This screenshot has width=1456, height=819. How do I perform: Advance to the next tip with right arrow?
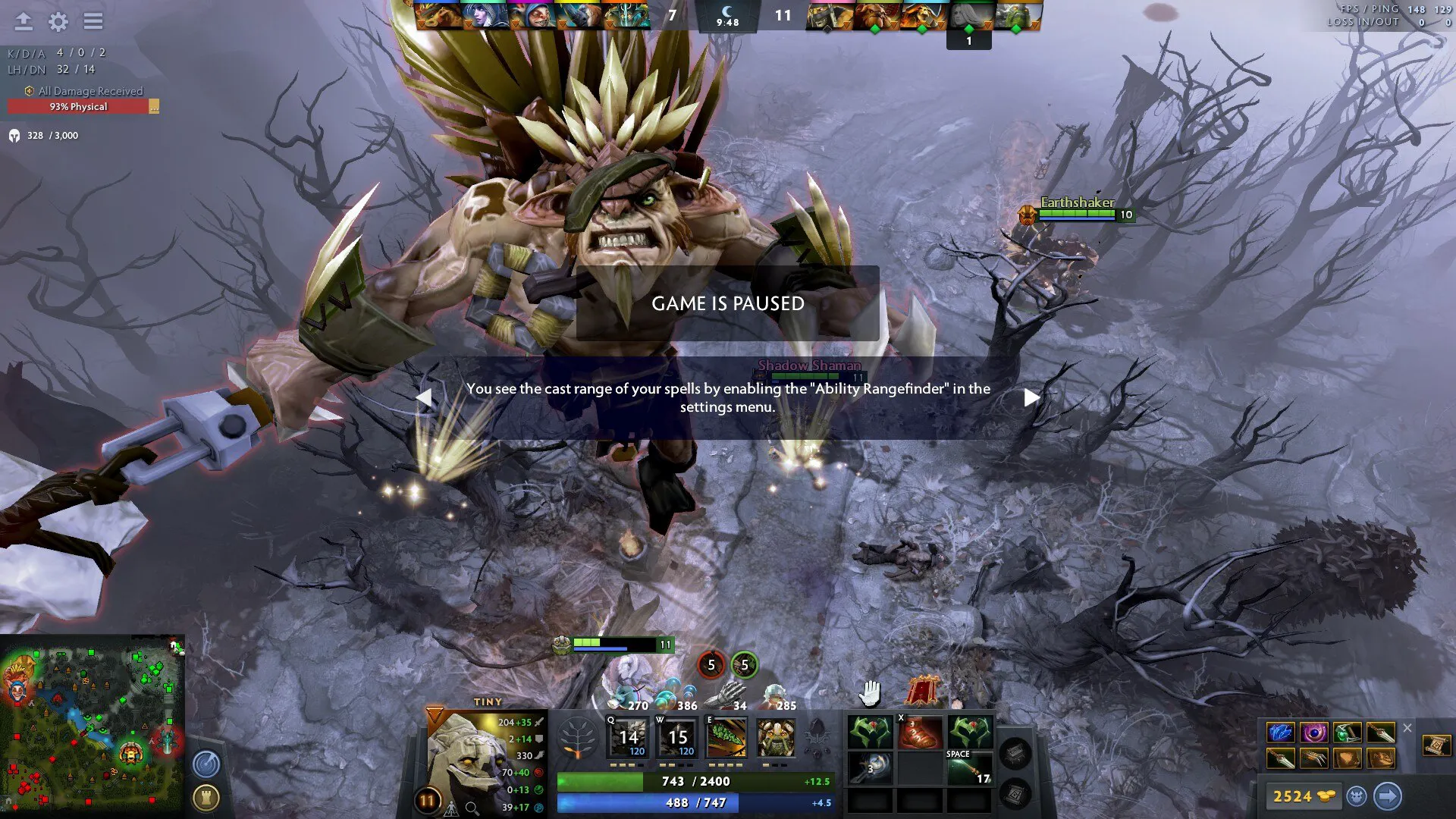(1030, 396)
